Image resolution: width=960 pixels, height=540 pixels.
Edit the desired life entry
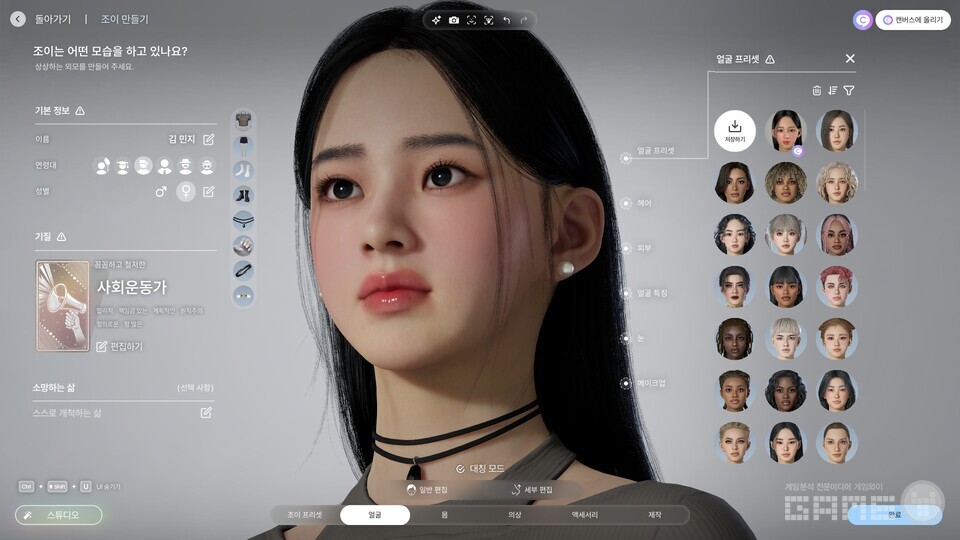pos(206,412)
